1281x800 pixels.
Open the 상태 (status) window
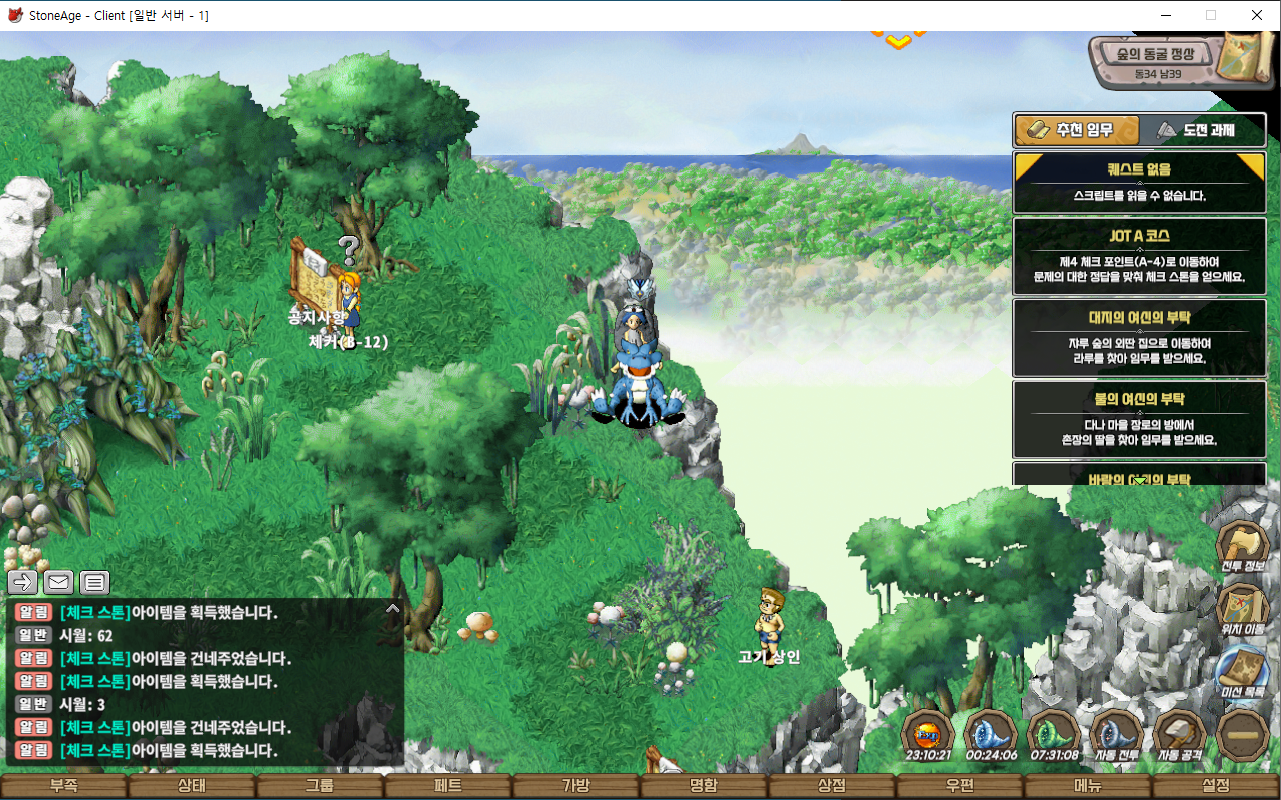[x=192, y=786]
